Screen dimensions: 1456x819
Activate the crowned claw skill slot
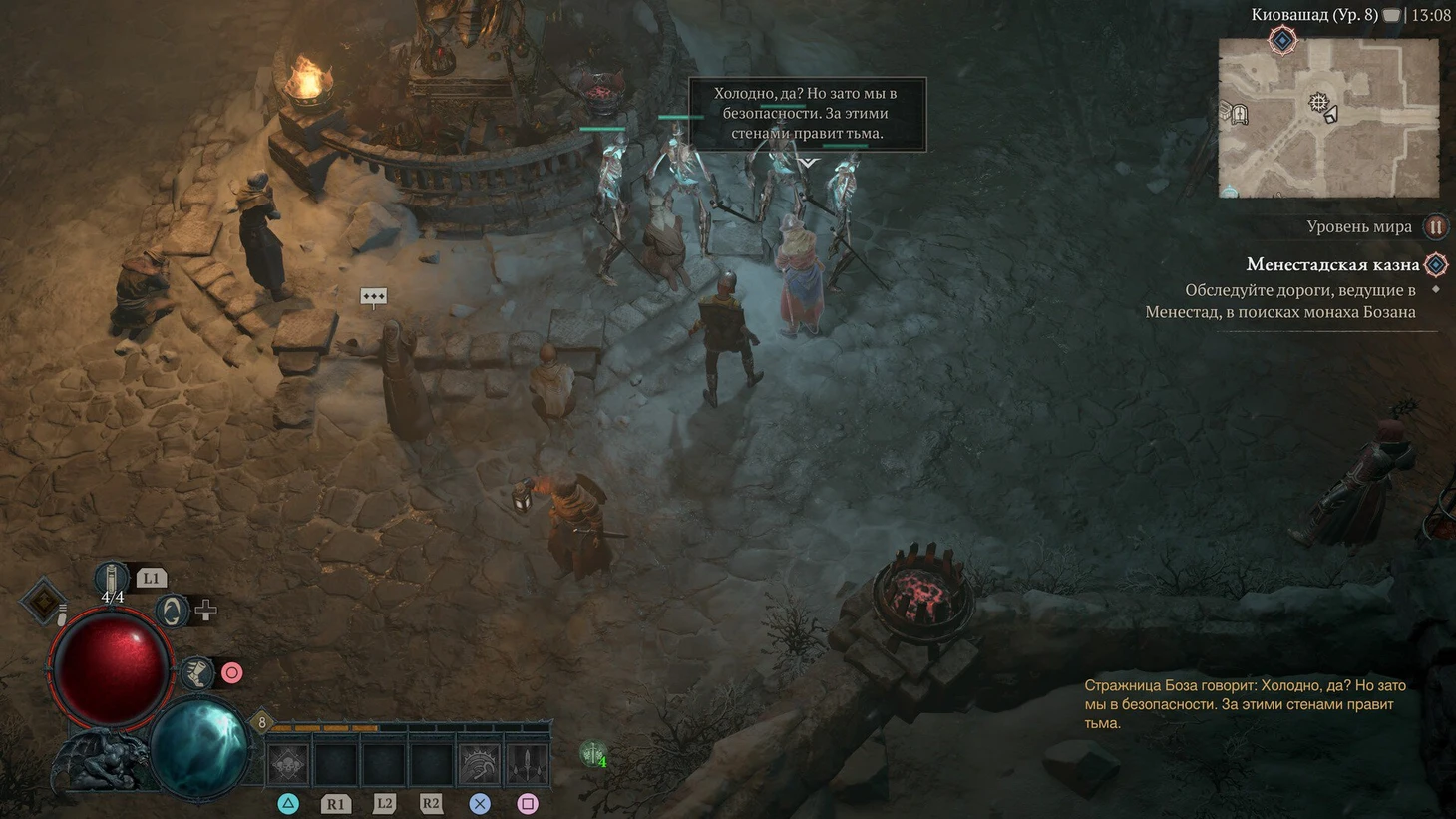point(480,765)
